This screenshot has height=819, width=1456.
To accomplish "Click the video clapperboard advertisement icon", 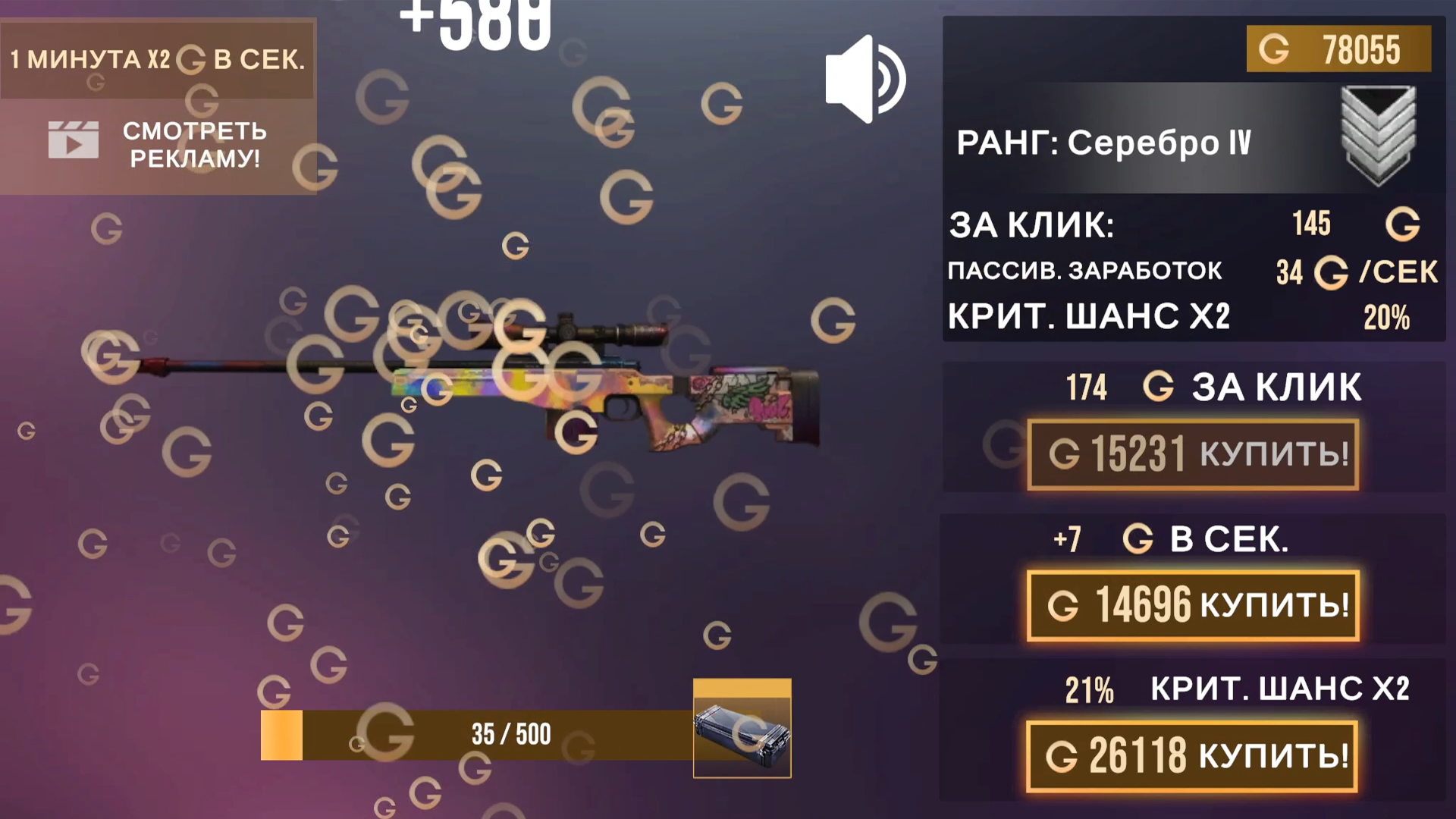I will point(74,140).
